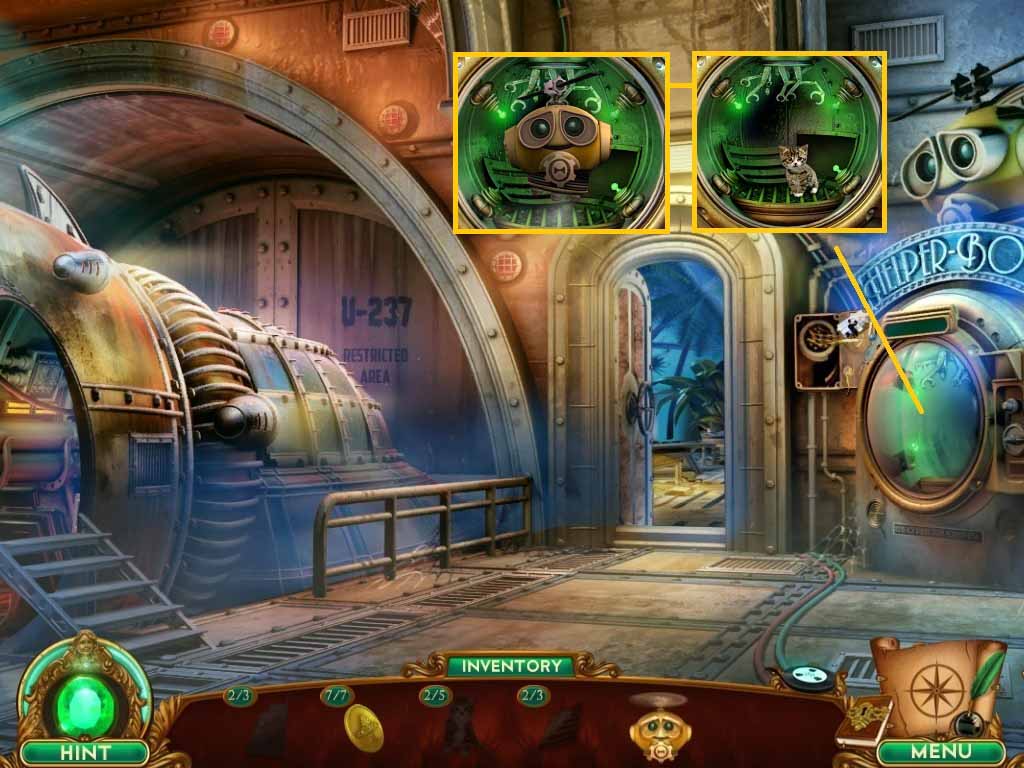Viewport: 1024px width, 768px height.
Task: Open the Menu
Action: click(940, 750)
